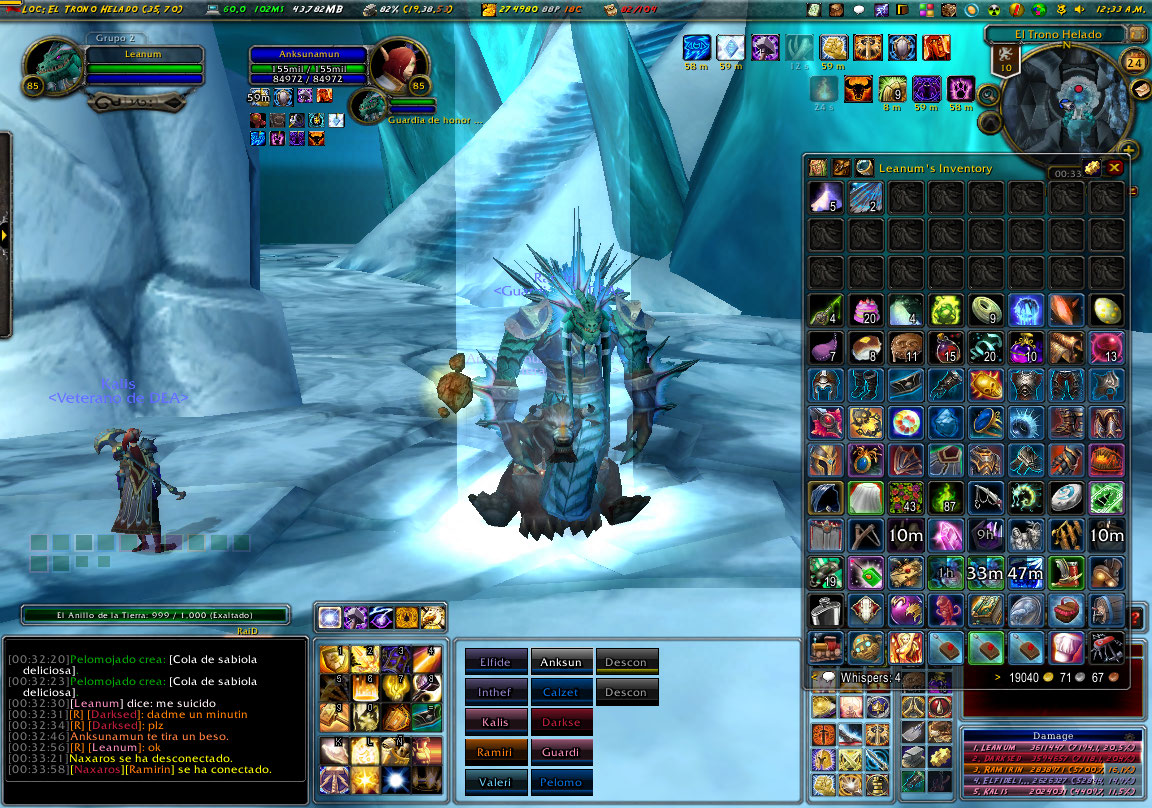Open the mail icon beside the minimap

tap(1141, 89)
